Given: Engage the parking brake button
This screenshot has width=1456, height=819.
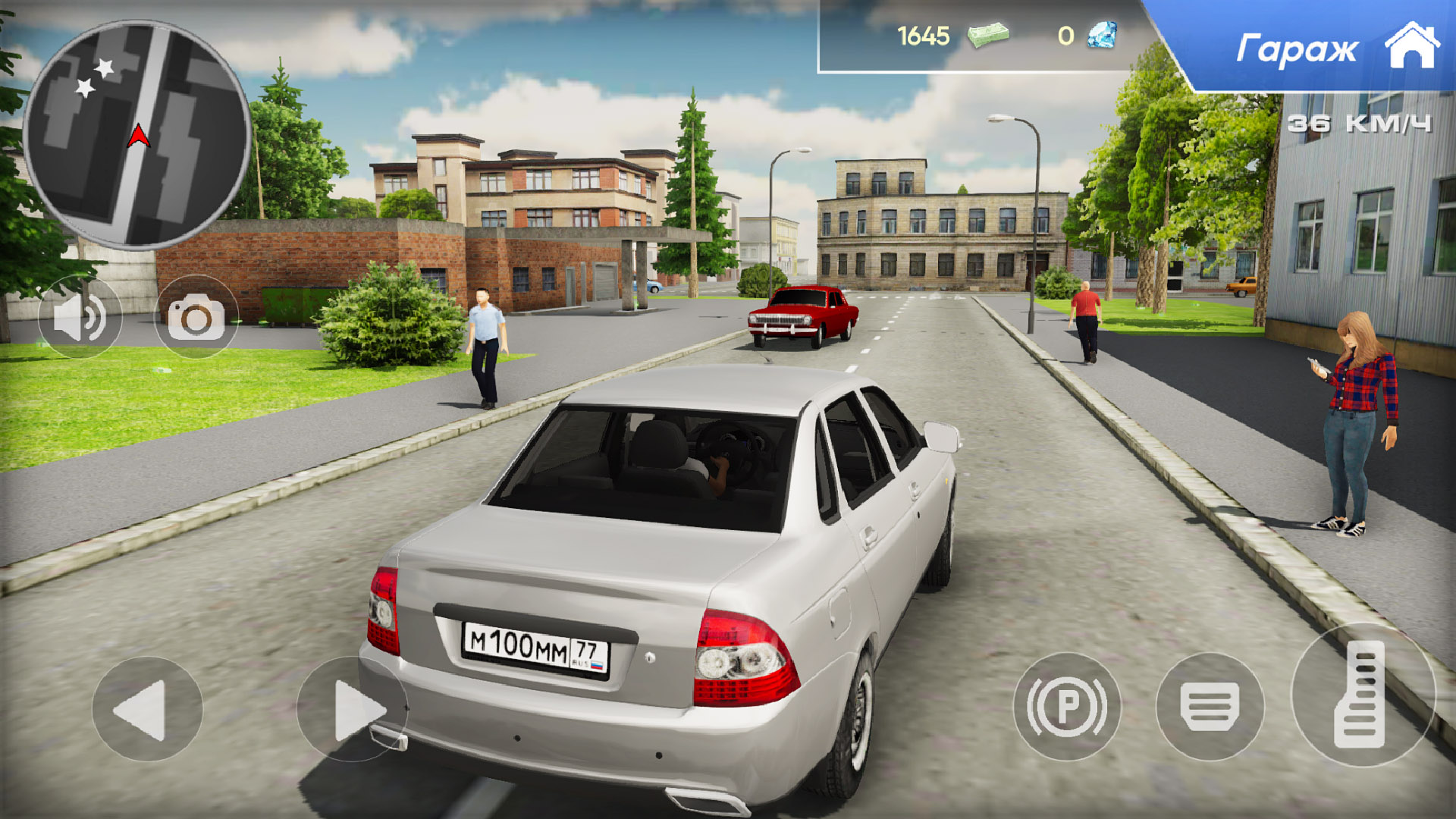Looking at the screenshot, I should [1066, 707].
